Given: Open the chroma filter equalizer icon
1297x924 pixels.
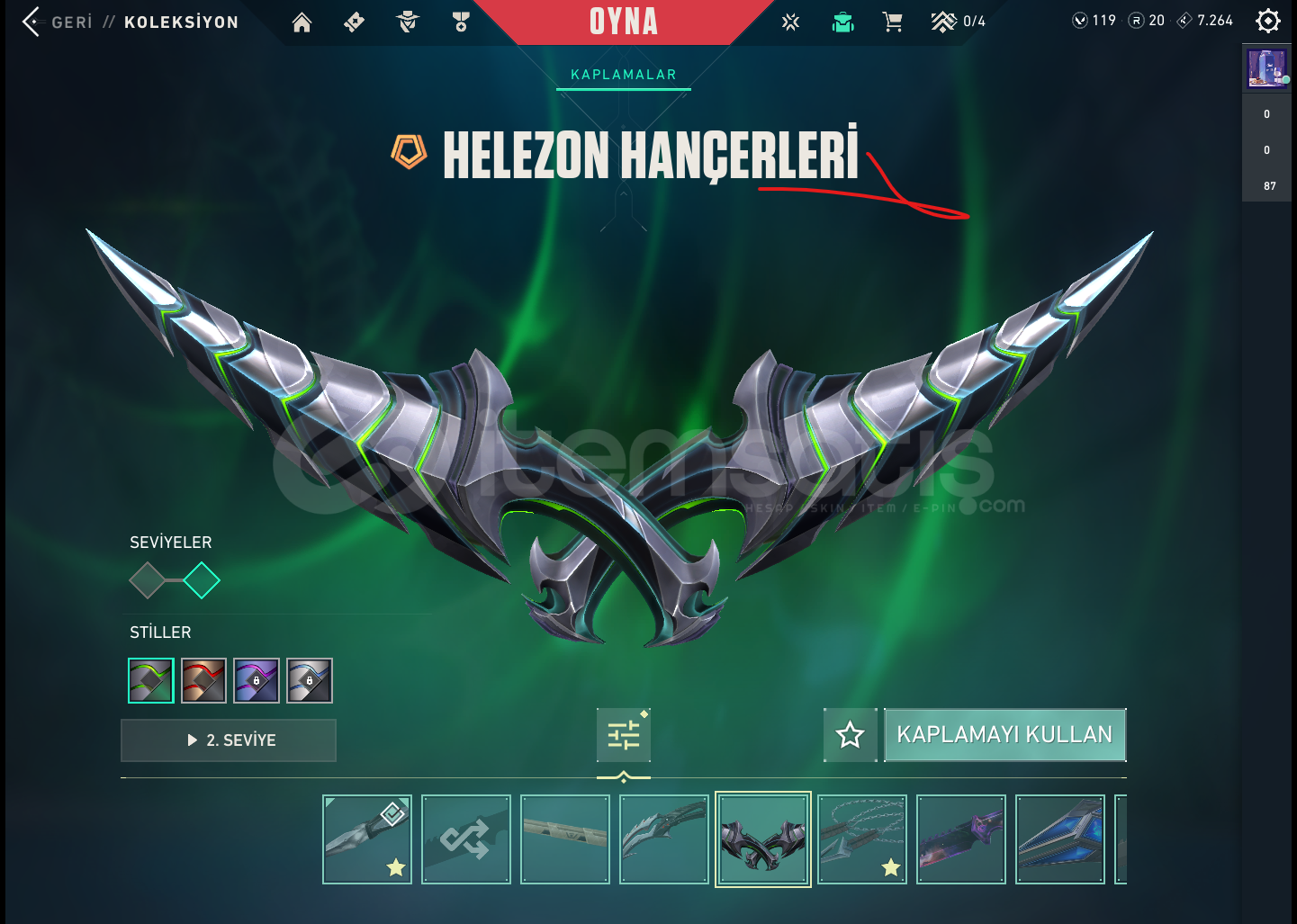Looking at the screenshot, I should tap(624, 734).
